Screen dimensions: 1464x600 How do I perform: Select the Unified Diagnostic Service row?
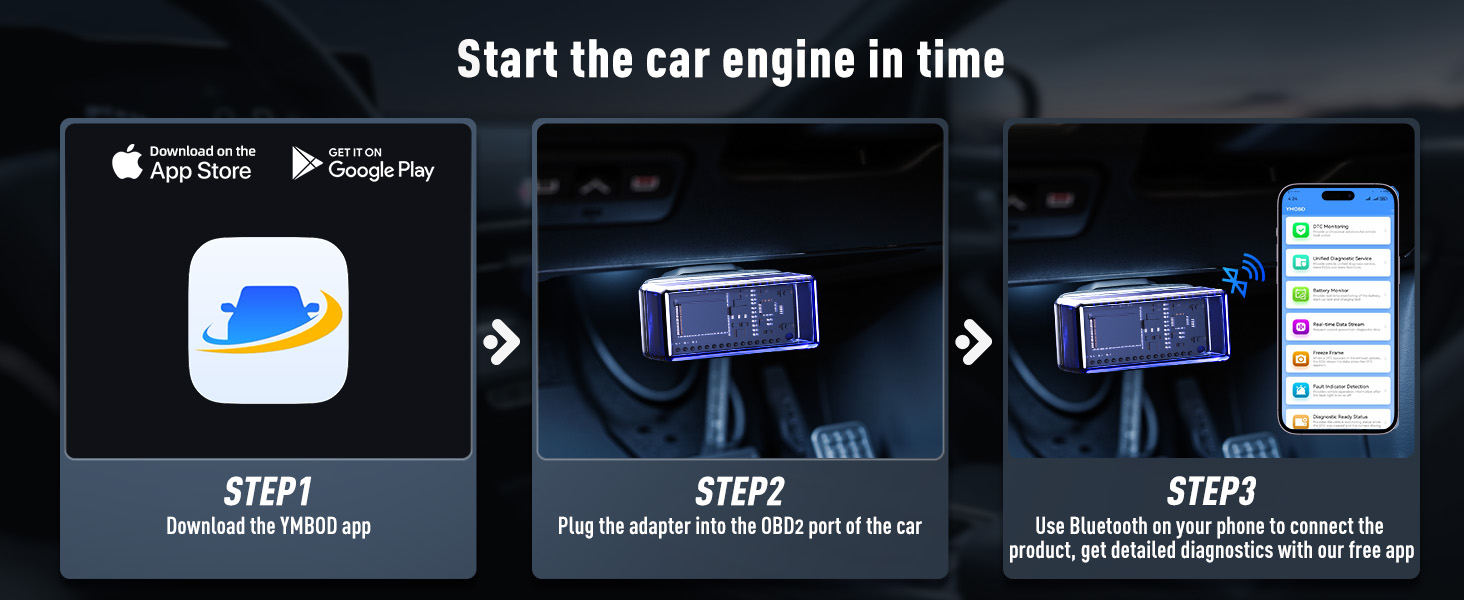[1338, 263]
